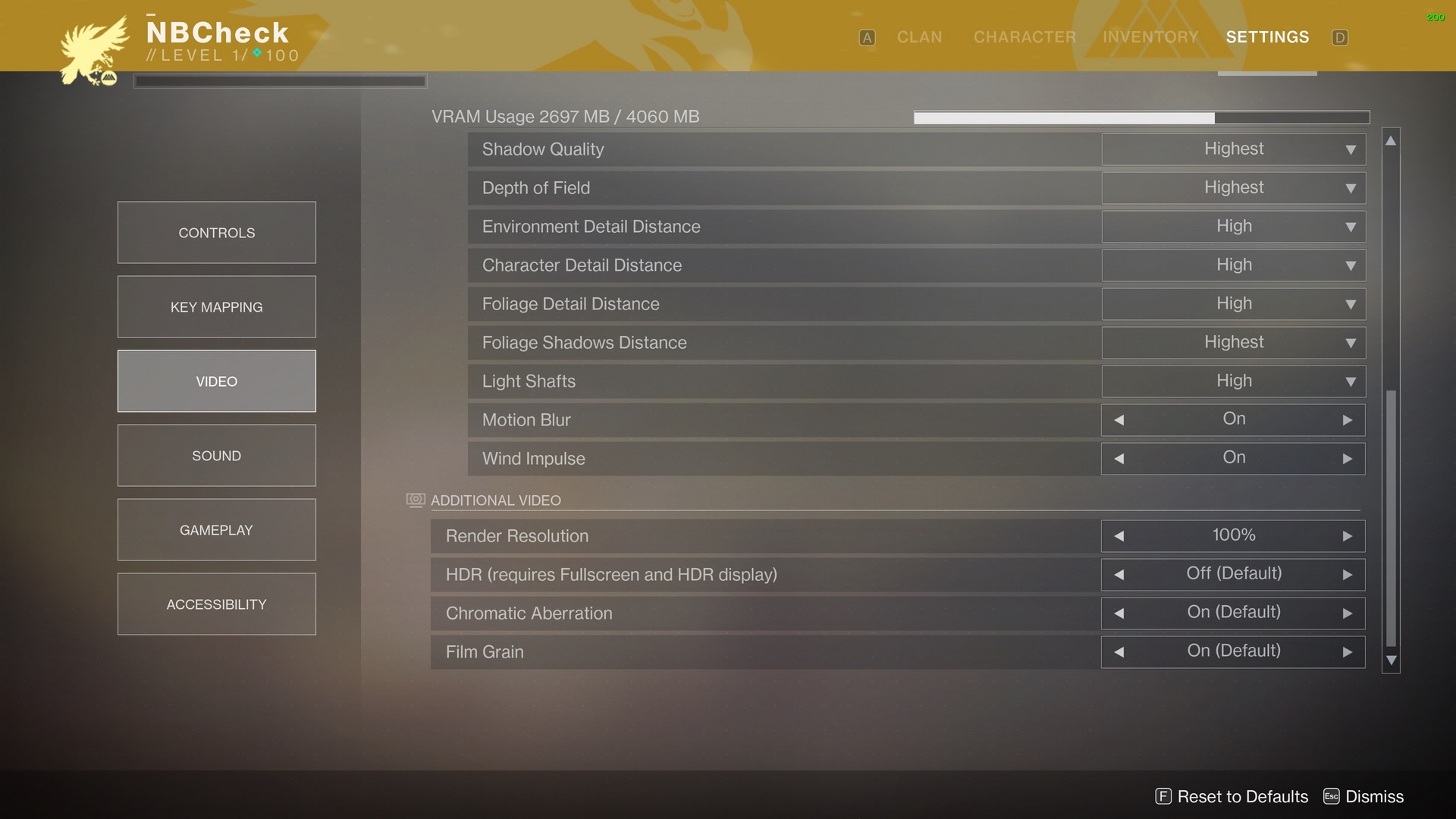Click the monitor icon beside Additional Video

click(414, 500)
